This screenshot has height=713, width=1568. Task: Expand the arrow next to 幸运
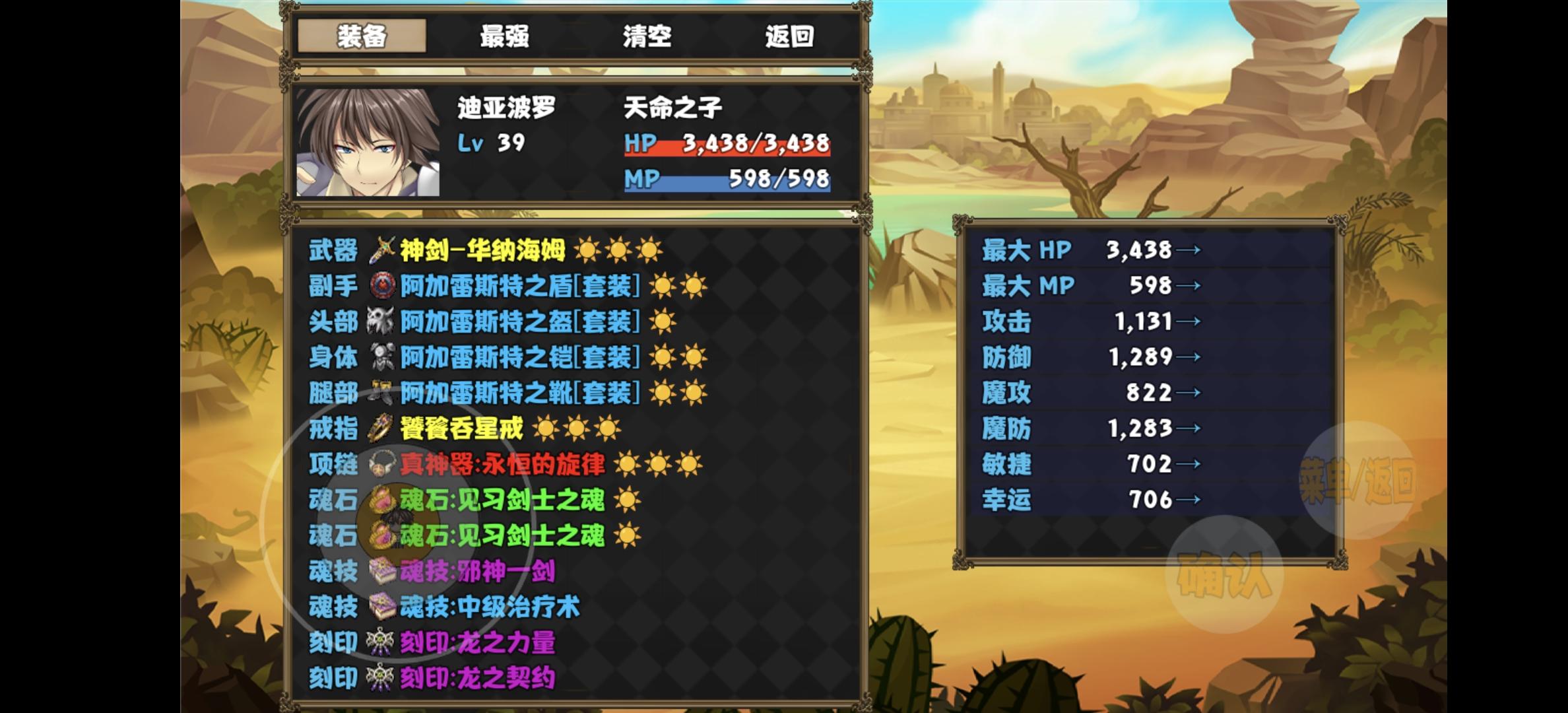pos(1190,500)
